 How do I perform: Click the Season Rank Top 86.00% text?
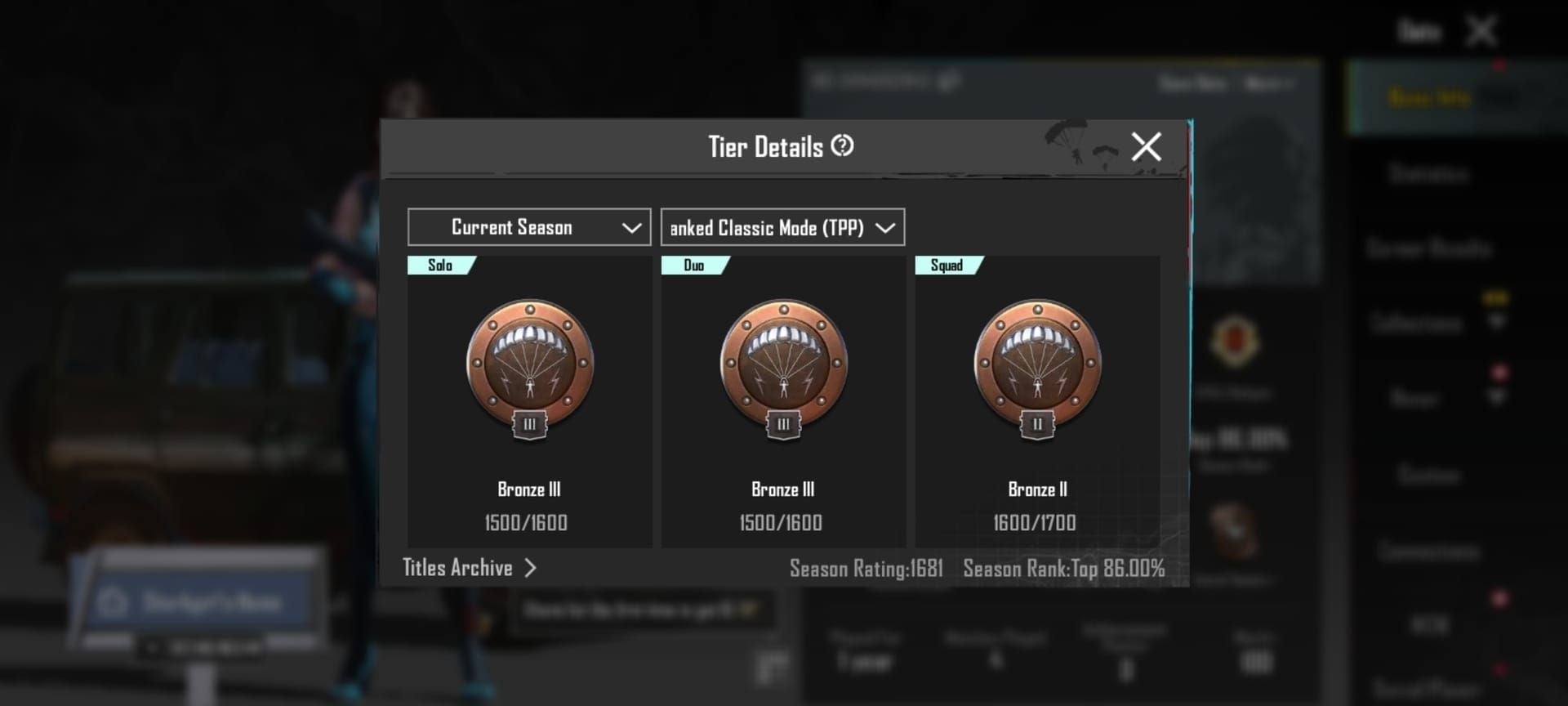pos(1063,567)
